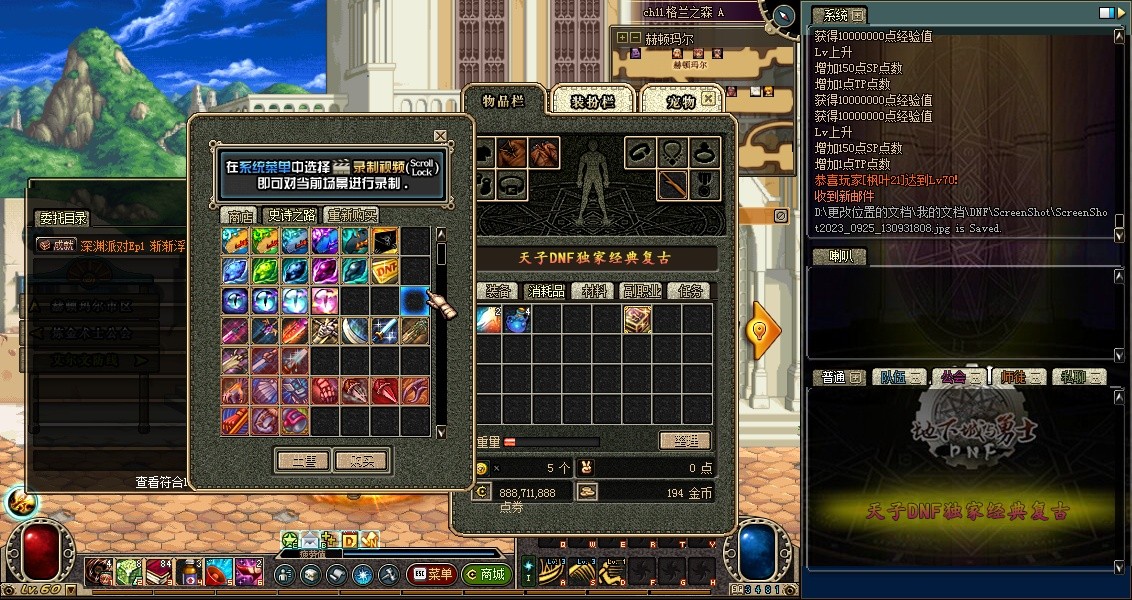Switch to the 商店 shop tab
Image resolution: width=1132 pixels, height=600 pixels.
tap(240, 215)
